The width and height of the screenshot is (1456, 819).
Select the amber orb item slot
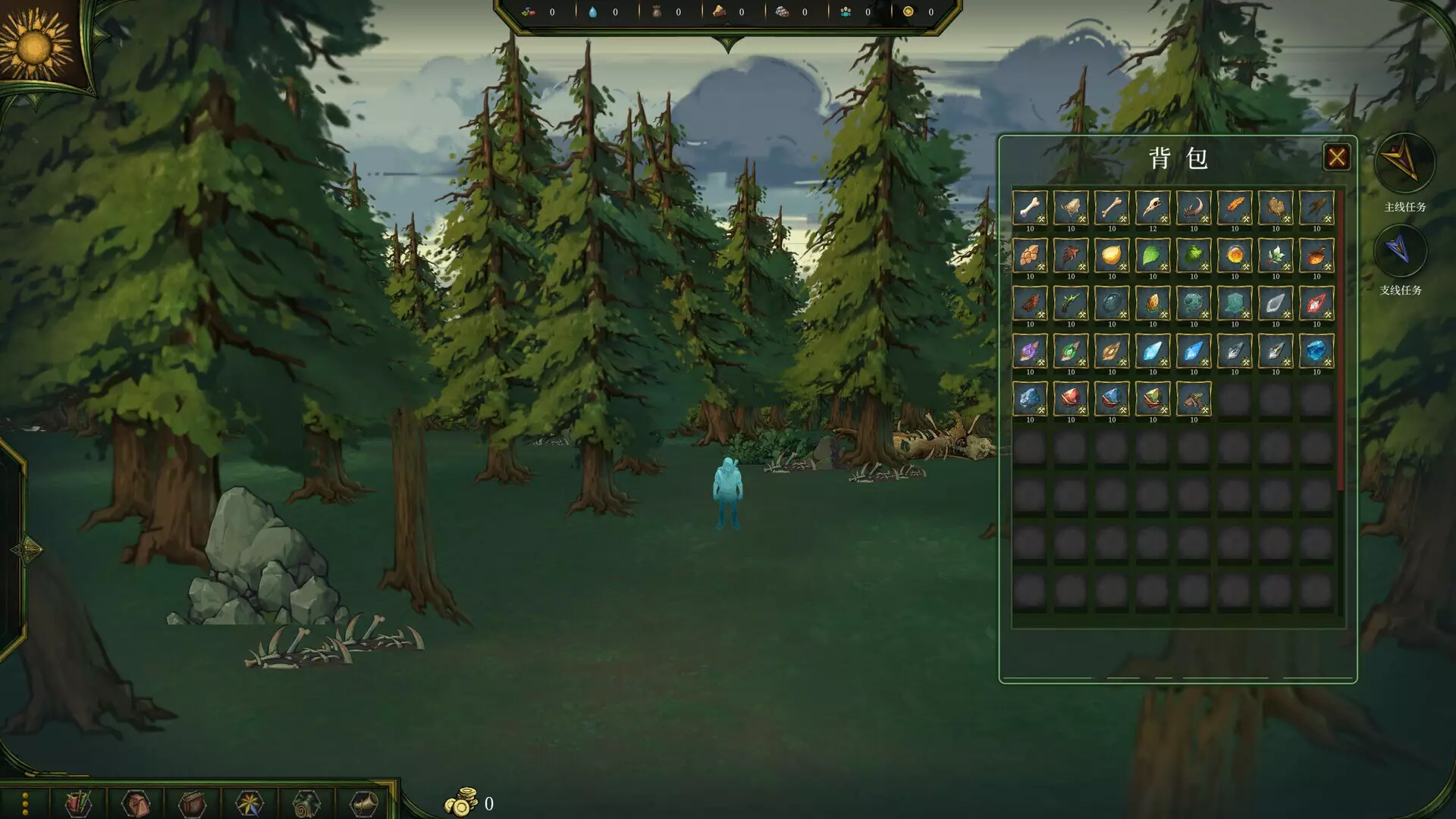coord(1234,256)
